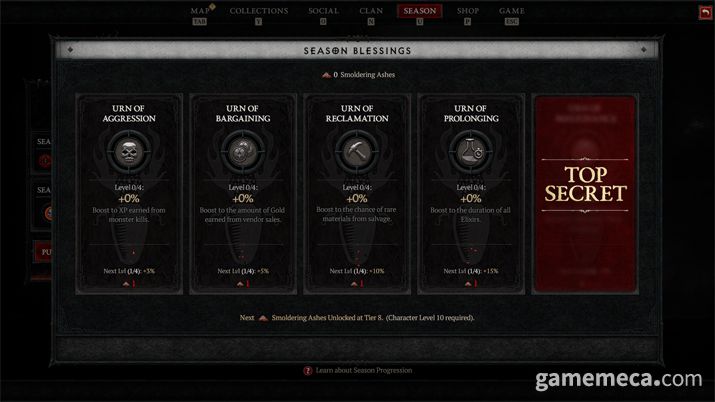Open the Season tab
715x402 pixels.
pos(419,12)
